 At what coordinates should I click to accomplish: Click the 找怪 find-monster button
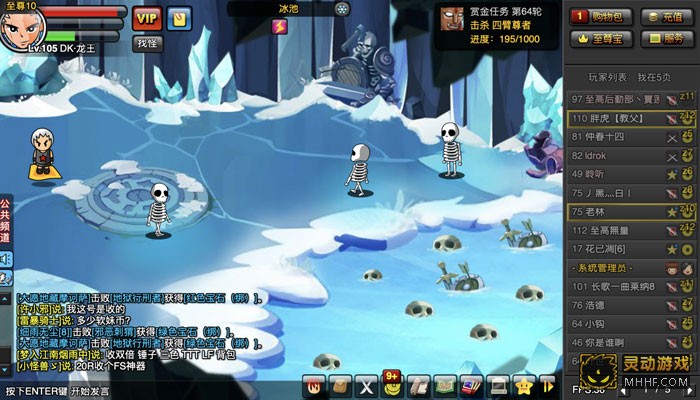pos(147,44)
